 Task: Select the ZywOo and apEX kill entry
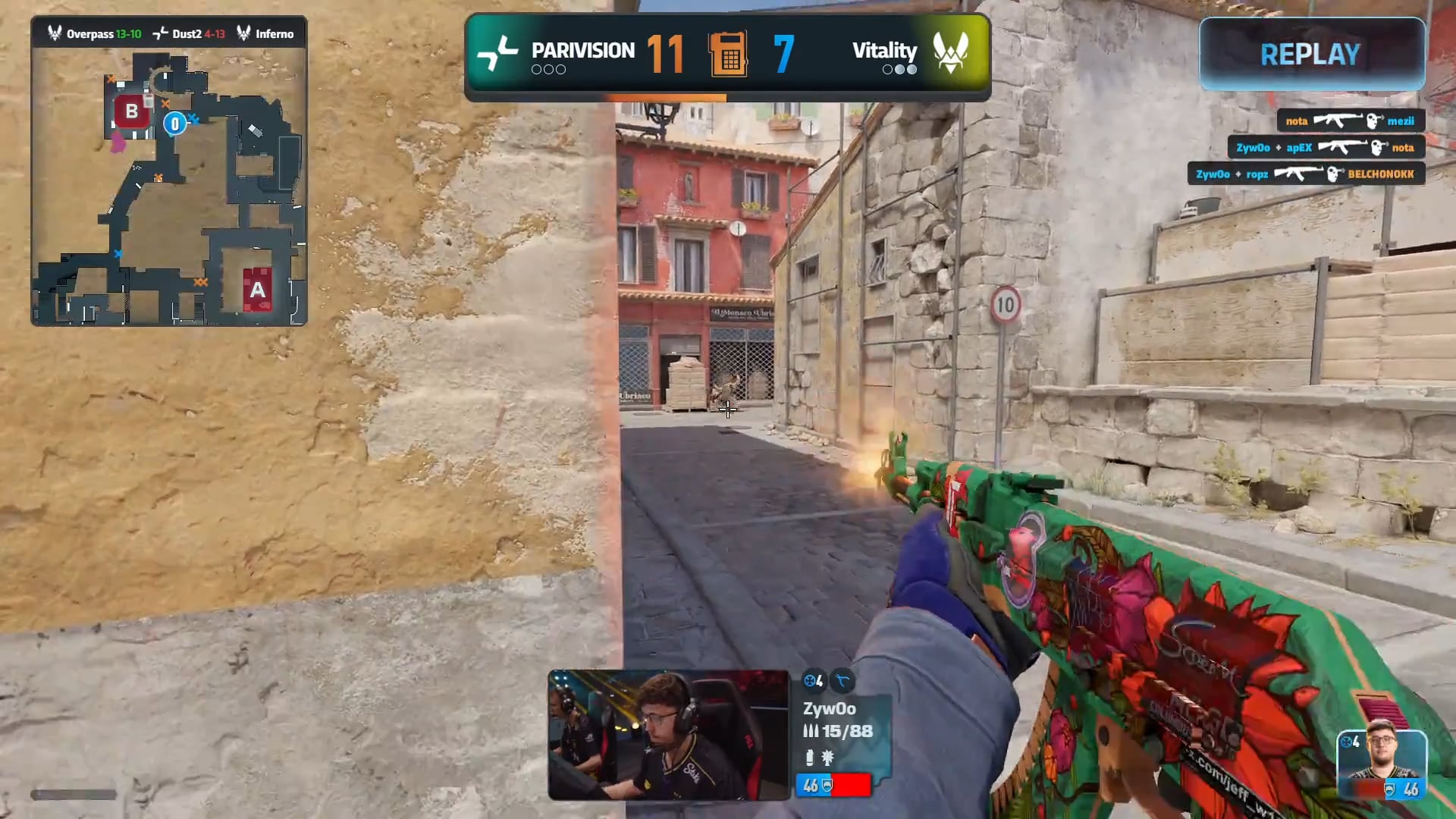1326,148
